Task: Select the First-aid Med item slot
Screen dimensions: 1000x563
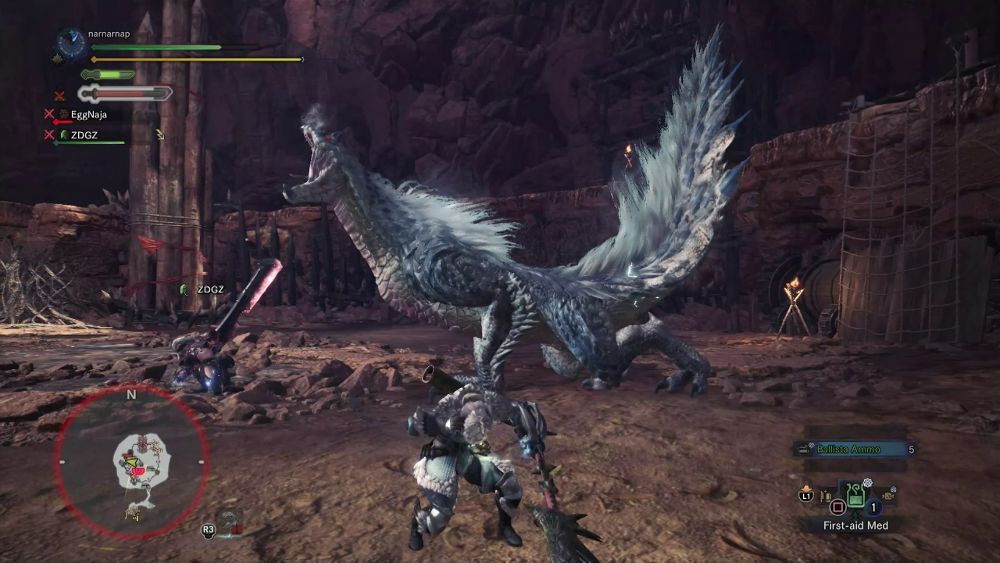Action: tap(855, 495)
